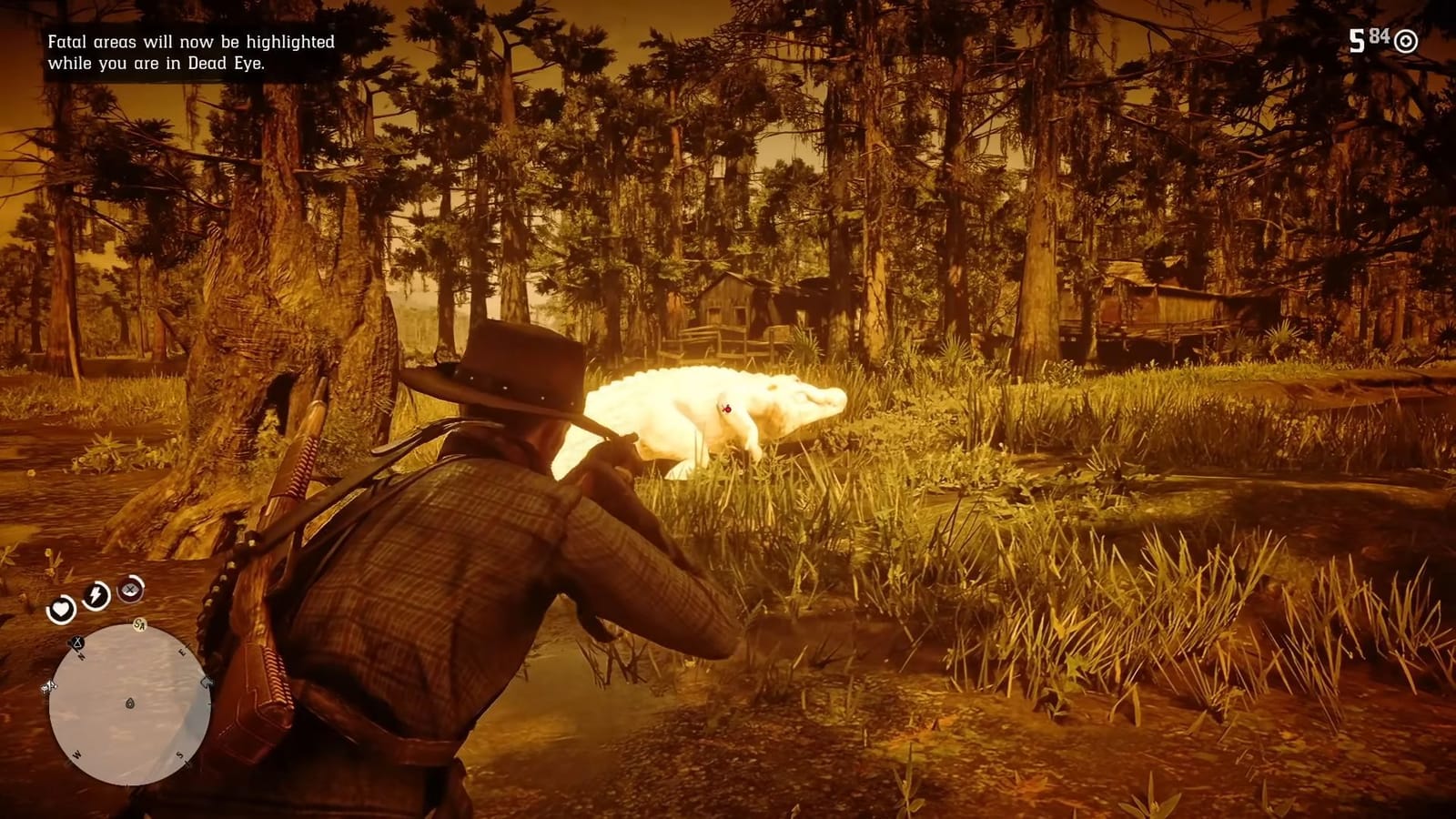1456x819 pixels.
Task: Click the waypoint marker on the minimap's left edge
Action: click(50, 685)
